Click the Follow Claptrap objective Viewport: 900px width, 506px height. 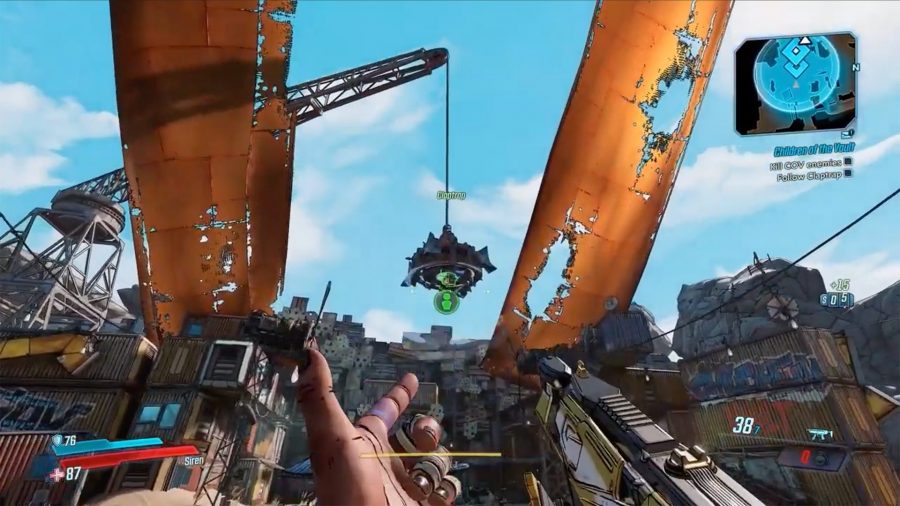(808, 172)
